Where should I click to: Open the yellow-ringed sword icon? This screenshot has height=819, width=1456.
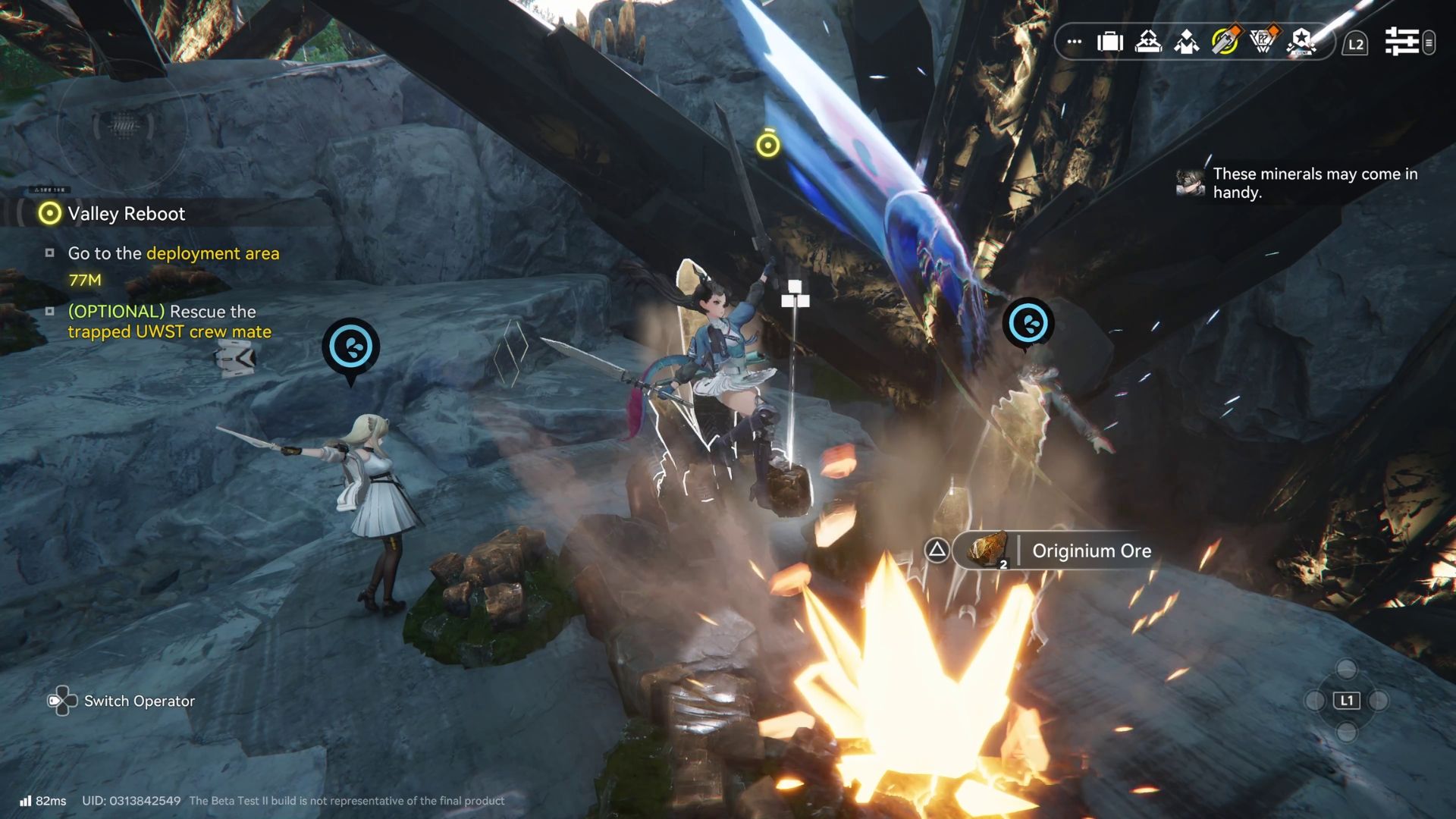[x=1225, y=42]
